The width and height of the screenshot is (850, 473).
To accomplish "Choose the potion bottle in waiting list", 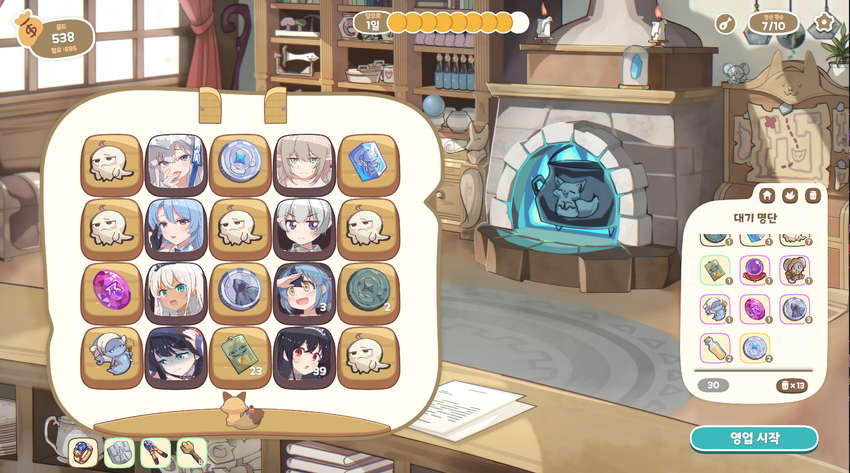I will click(714, 347).
